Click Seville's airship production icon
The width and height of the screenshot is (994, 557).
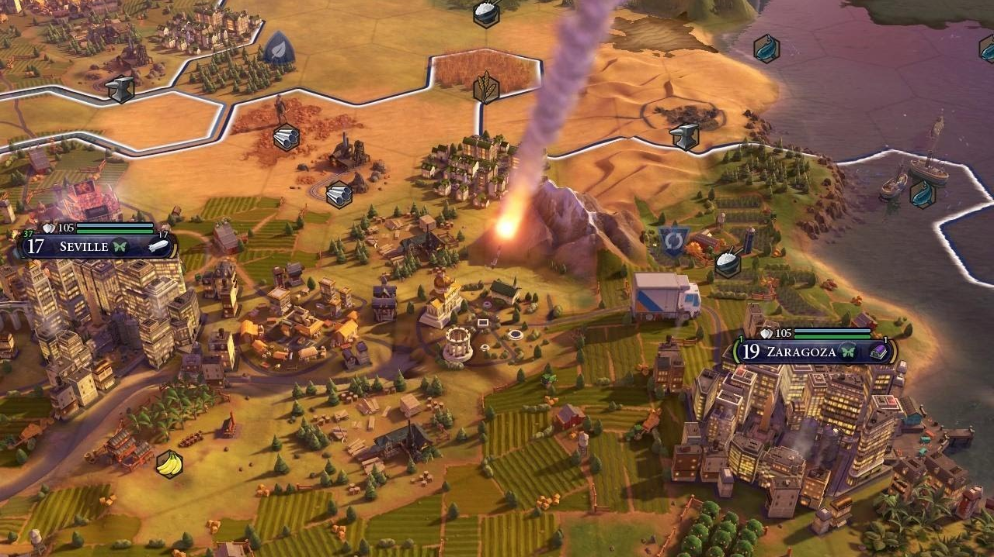pyautogui.click(x=160, y=246)
